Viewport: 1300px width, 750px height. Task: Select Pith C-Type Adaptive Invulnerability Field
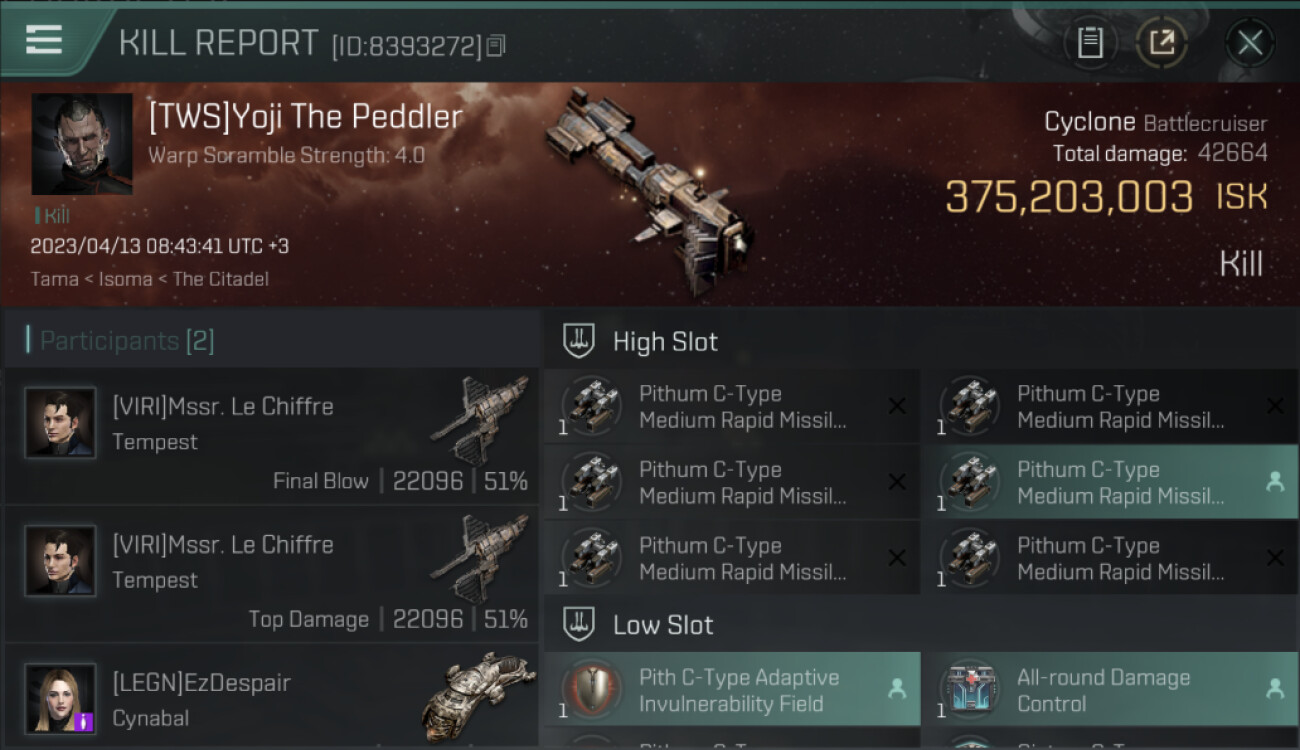731,690
